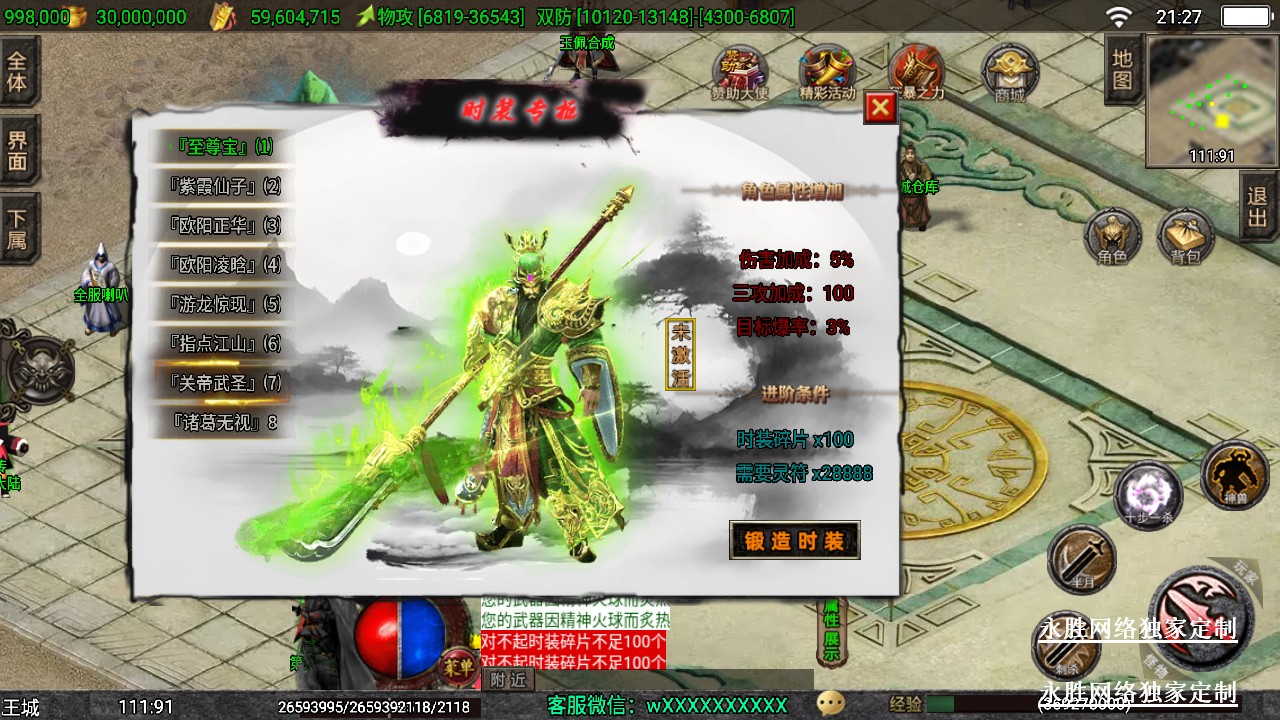Open the 背包 backpack
This screenshot has width=1280, height=720.
coord(1186,237)
